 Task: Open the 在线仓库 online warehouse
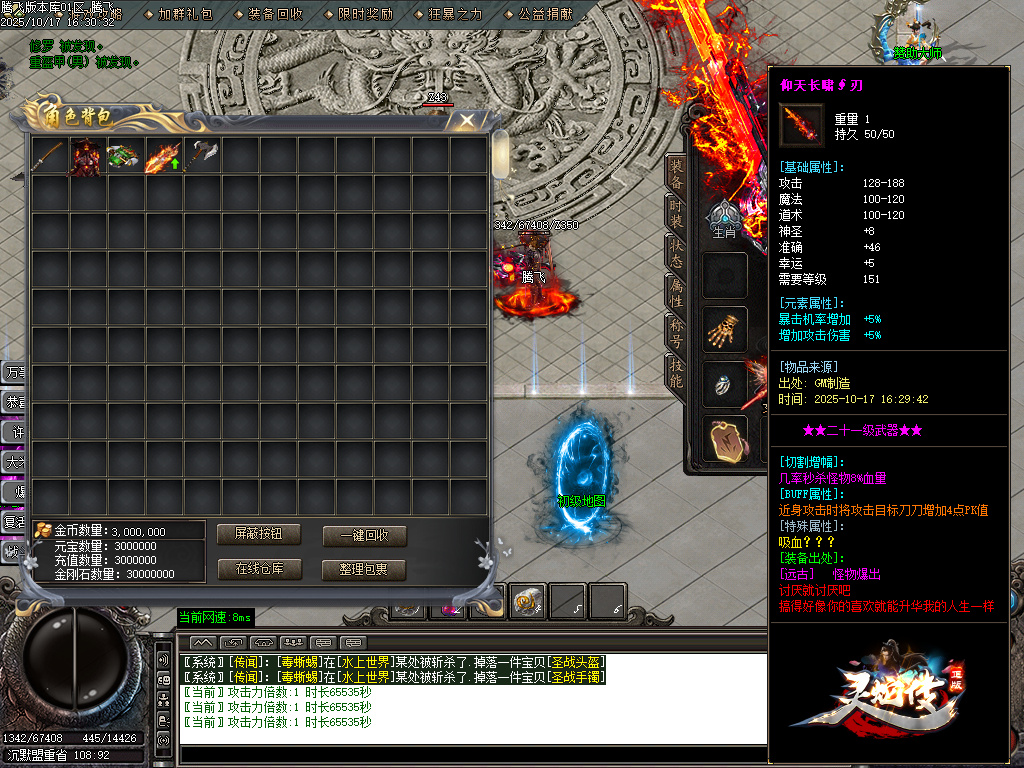point(259,569)
